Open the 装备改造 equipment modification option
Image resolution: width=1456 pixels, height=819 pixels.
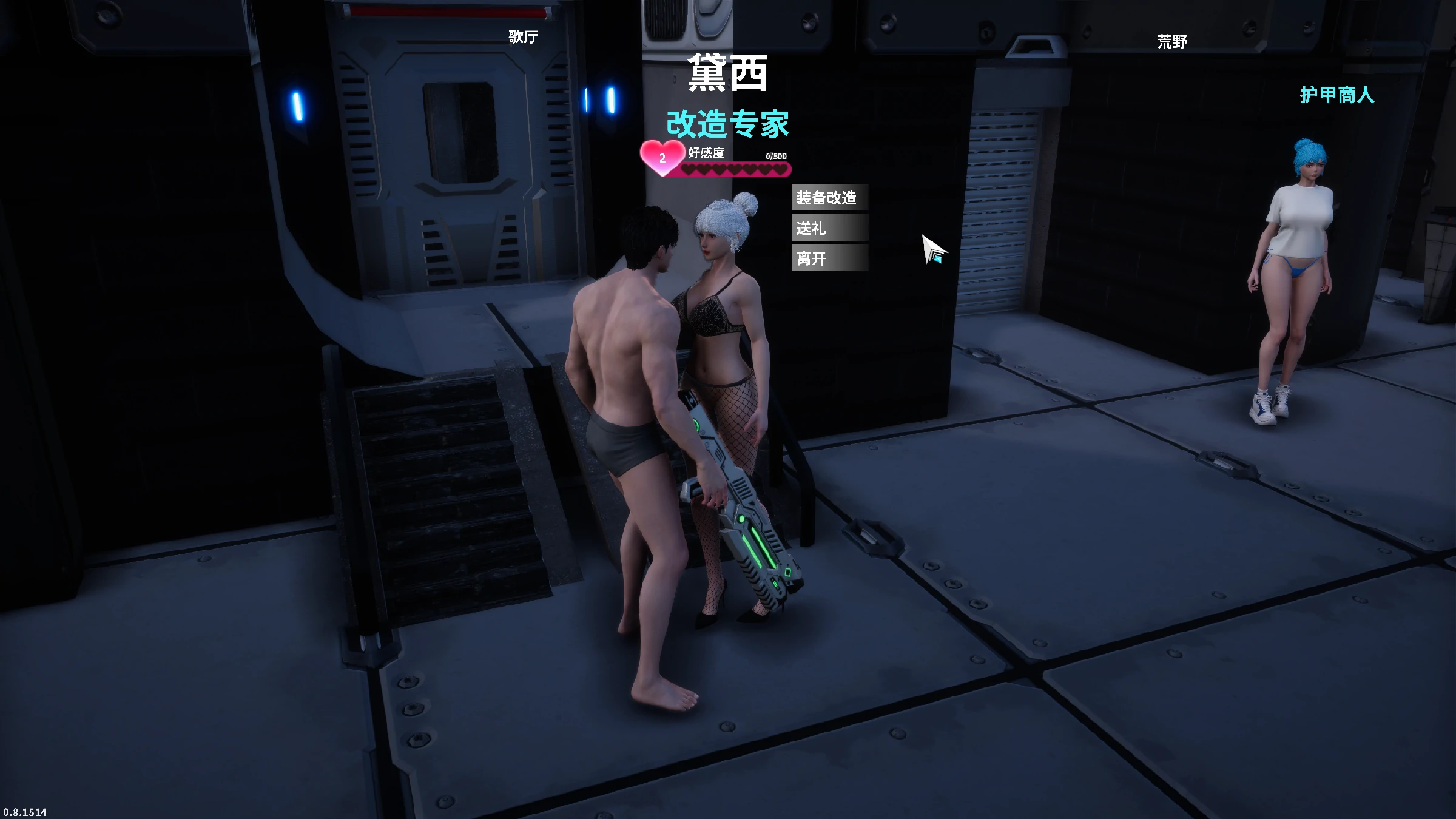pos(829,198)
